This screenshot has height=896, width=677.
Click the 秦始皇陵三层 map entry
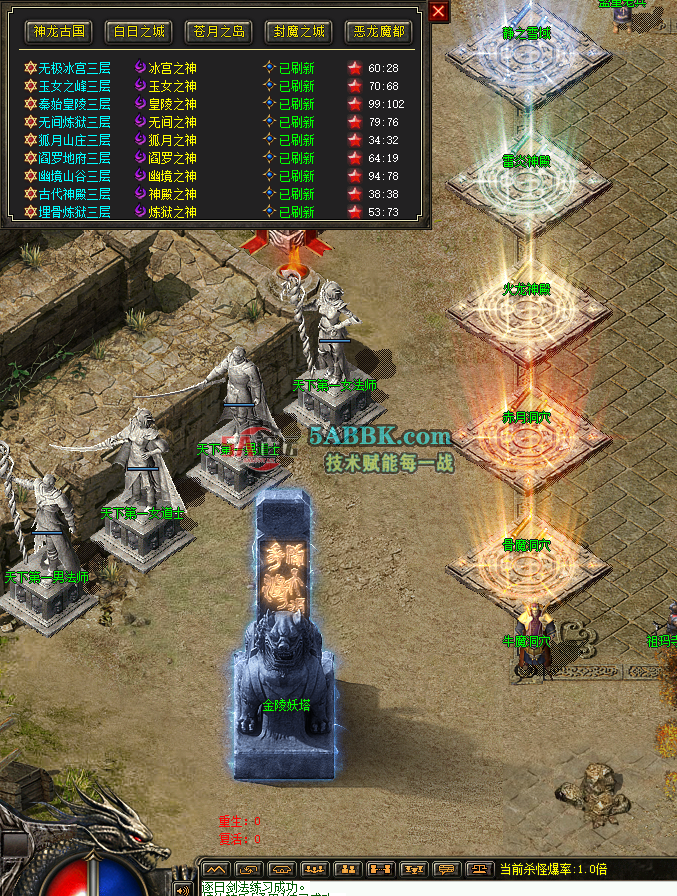[x=74, y=104]
